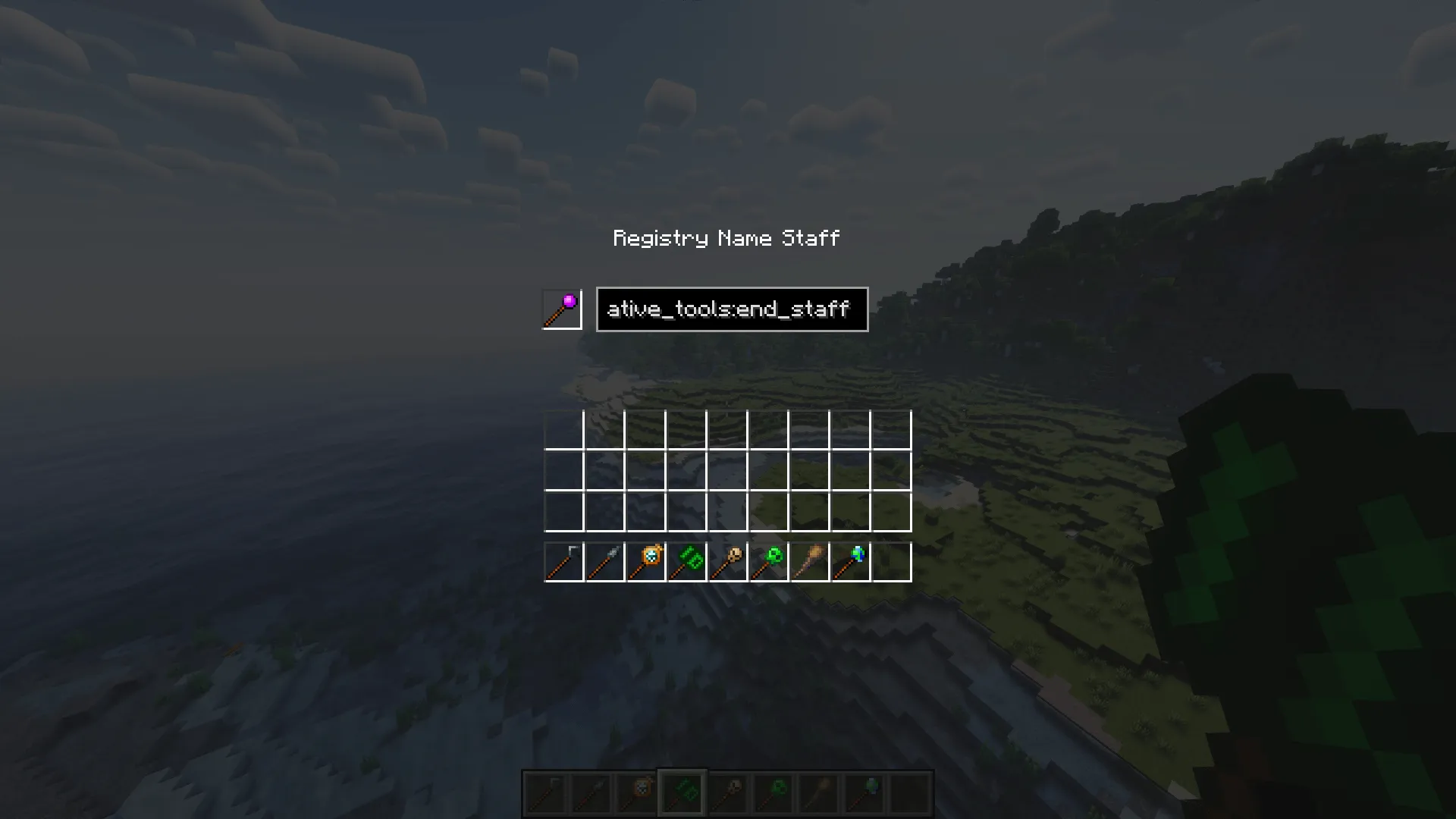This screenshot has height=819, width=1456.
Task: Choose the green emerald banner staff
Action: coord(687,560)
